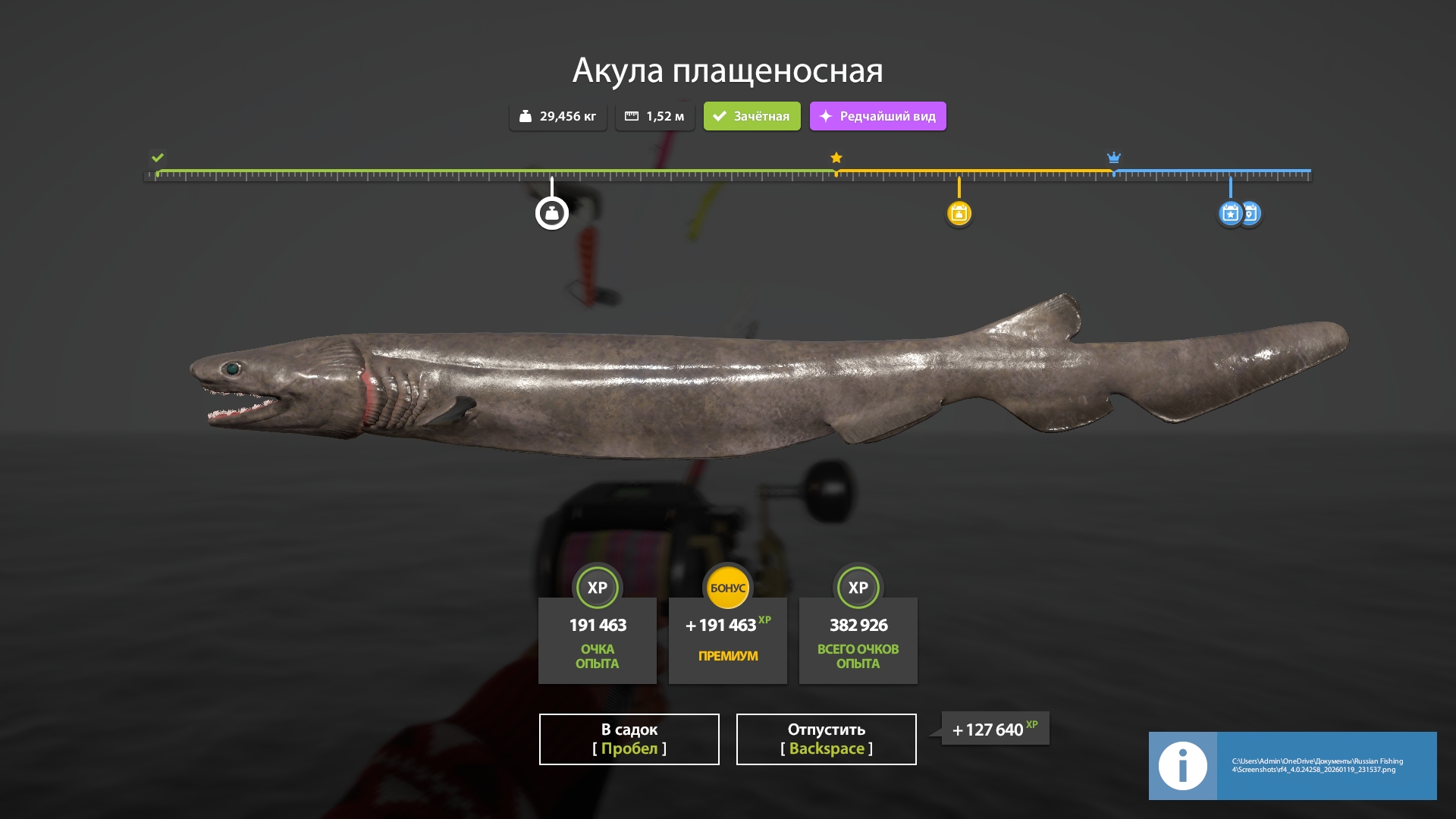Click the green Зачётная badge
The width and height of the screenshot is (1456, 819).
pos(752,116)
